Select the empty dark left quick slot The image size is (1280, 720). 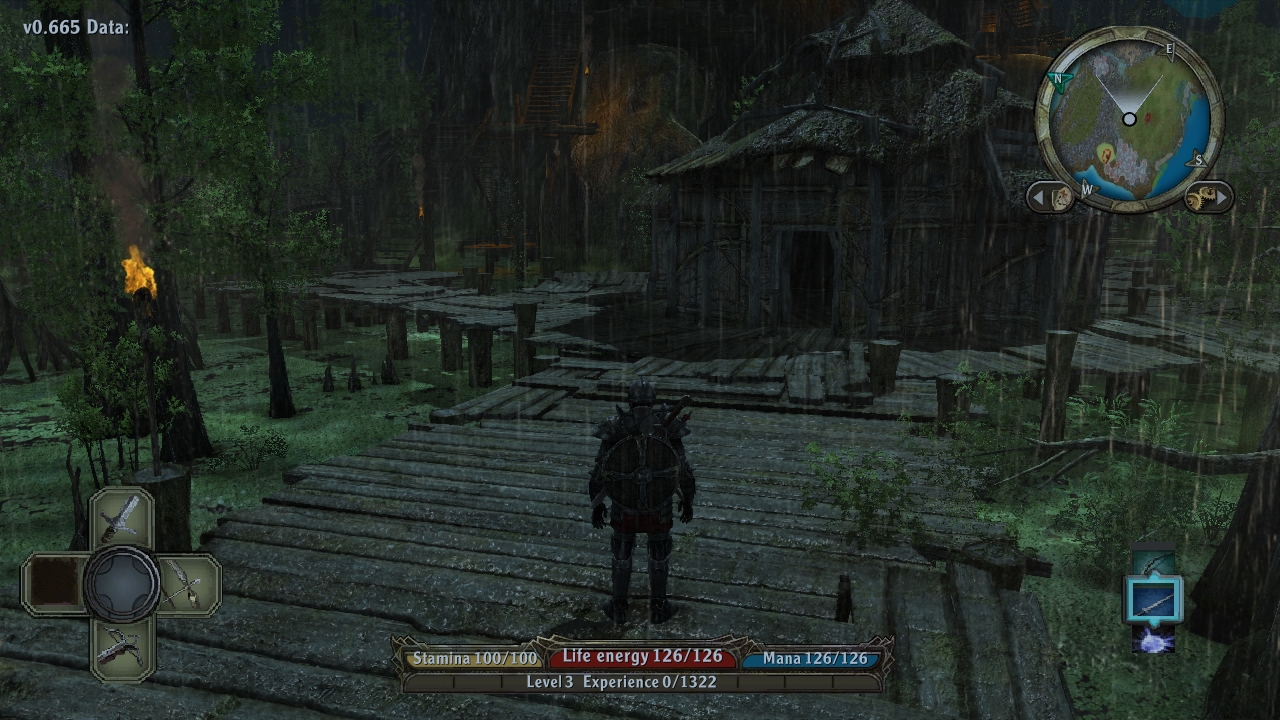coord(54,583)
